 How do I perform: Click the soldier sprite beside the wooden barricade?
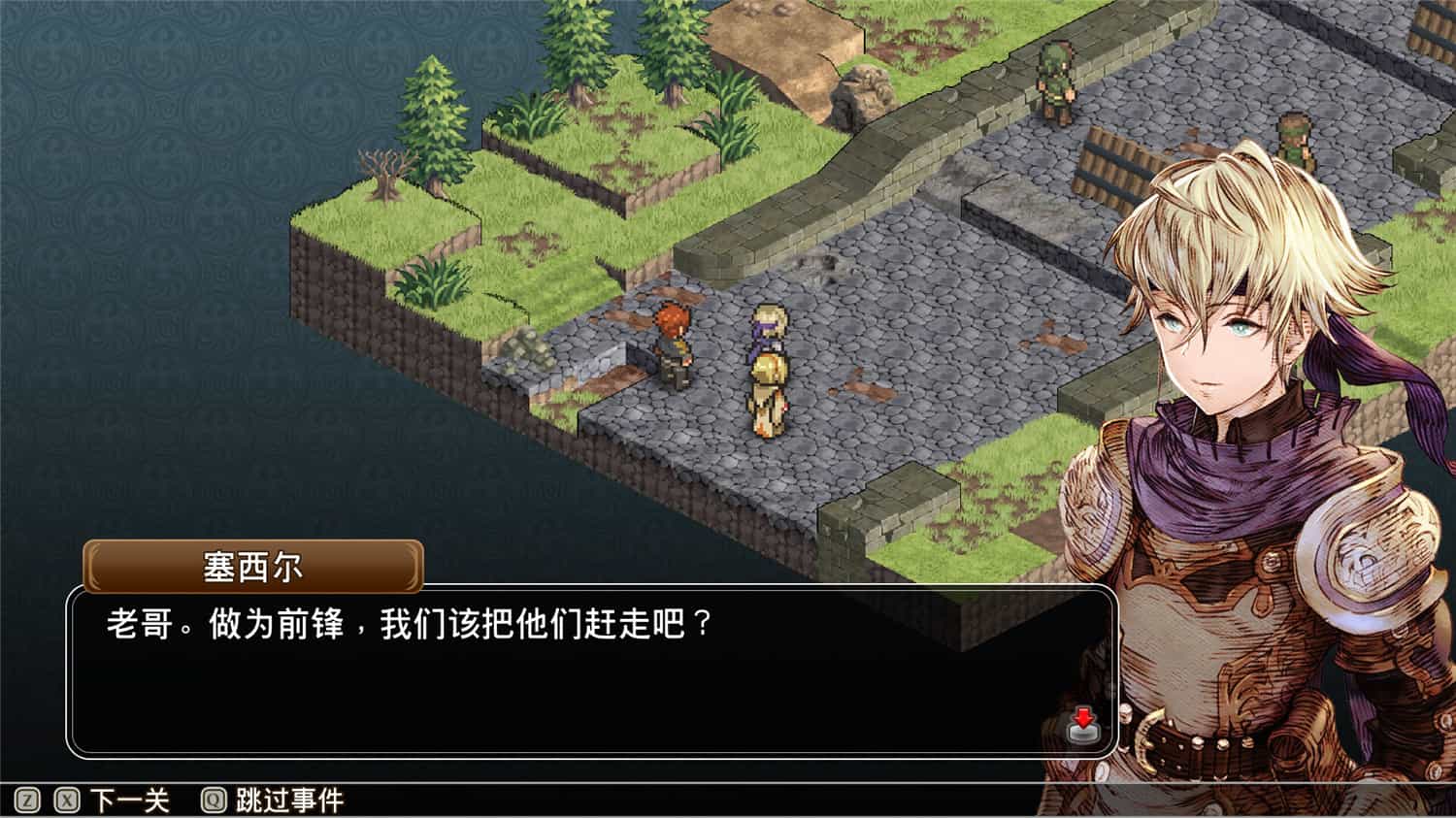coord(1295,139)
